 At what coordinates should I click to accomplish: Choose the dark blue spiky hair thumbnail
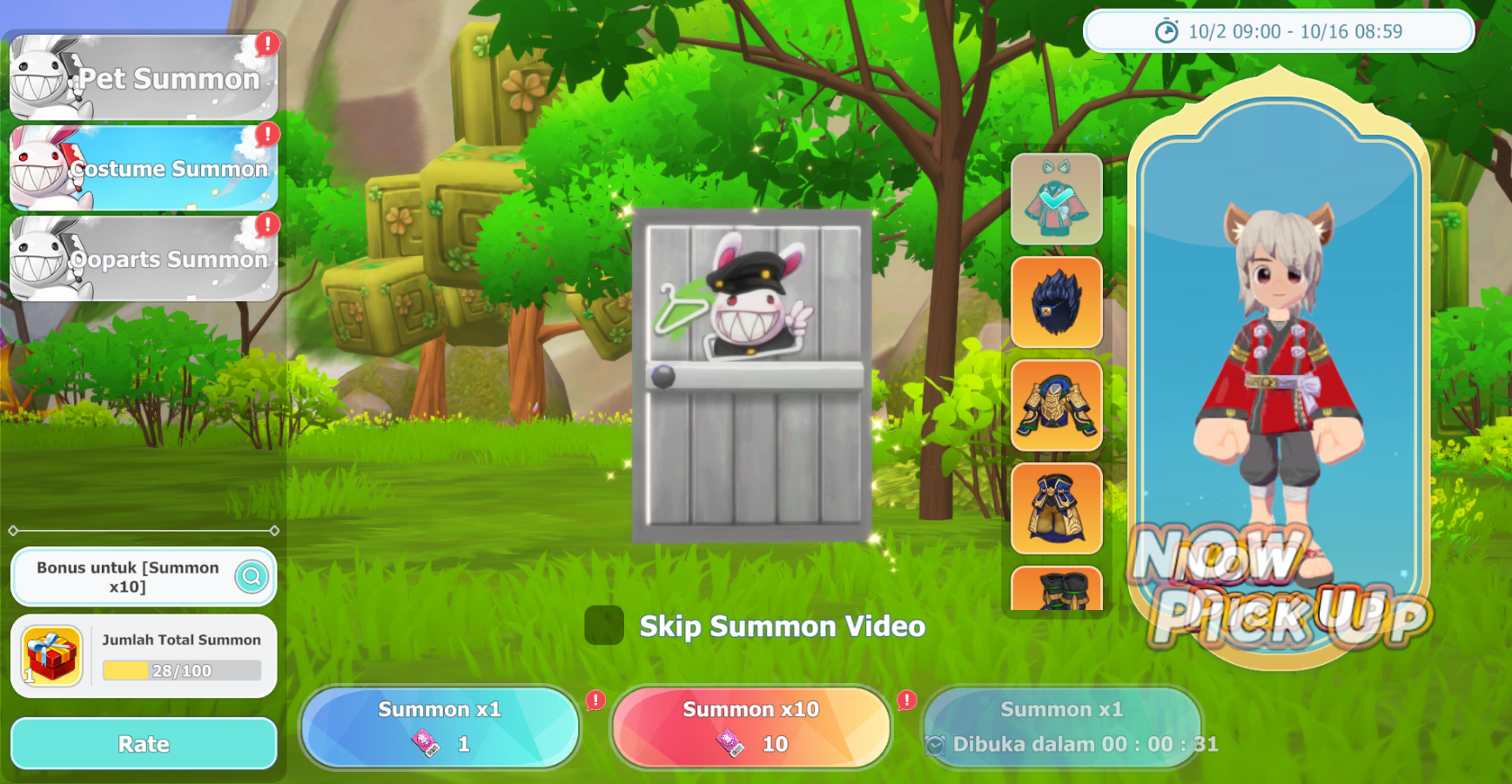[1056, 303]
